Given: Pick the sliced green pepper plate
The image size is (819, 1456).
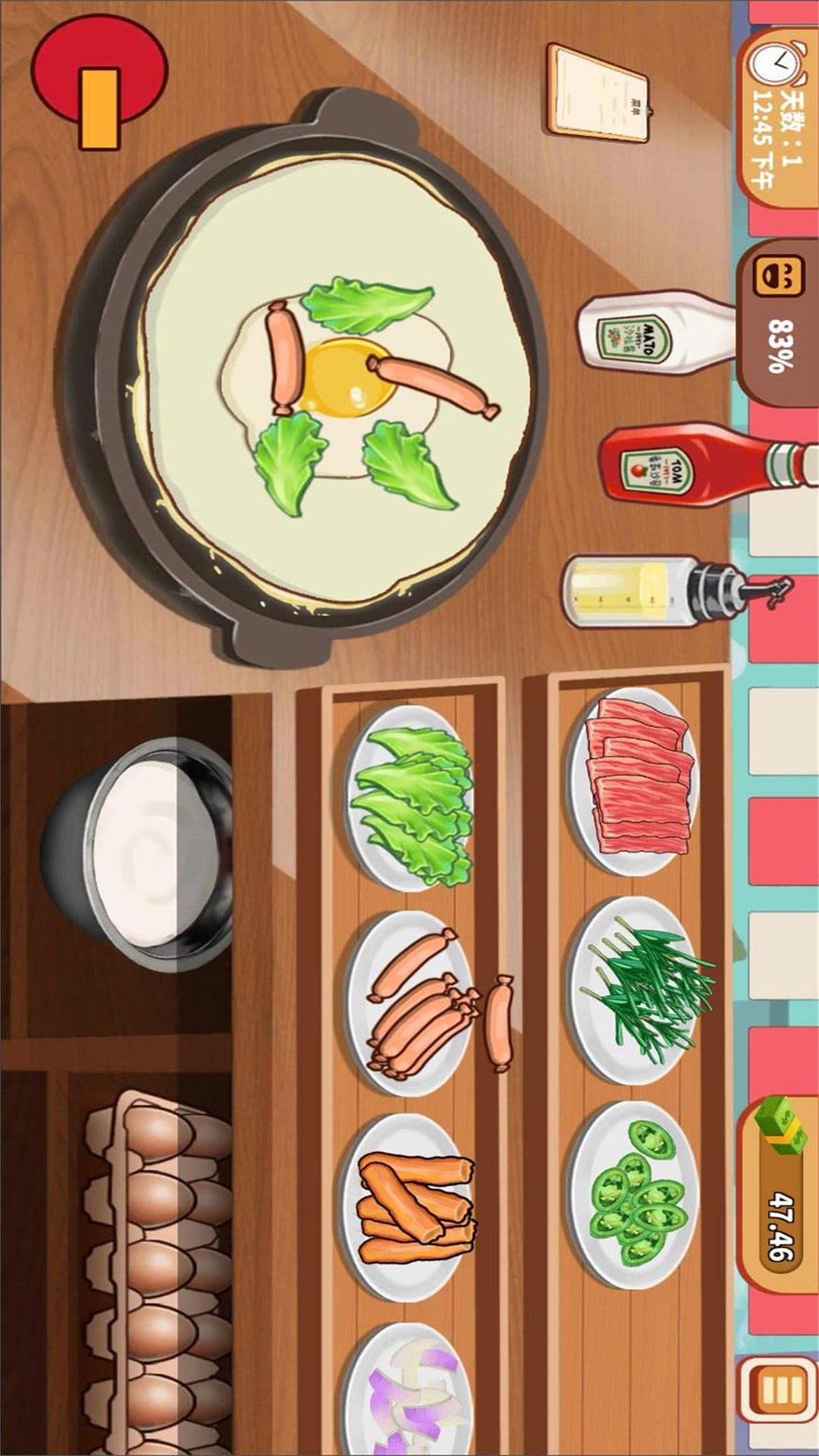Looking at the screenshot, I should click(x=635, y=1196).
